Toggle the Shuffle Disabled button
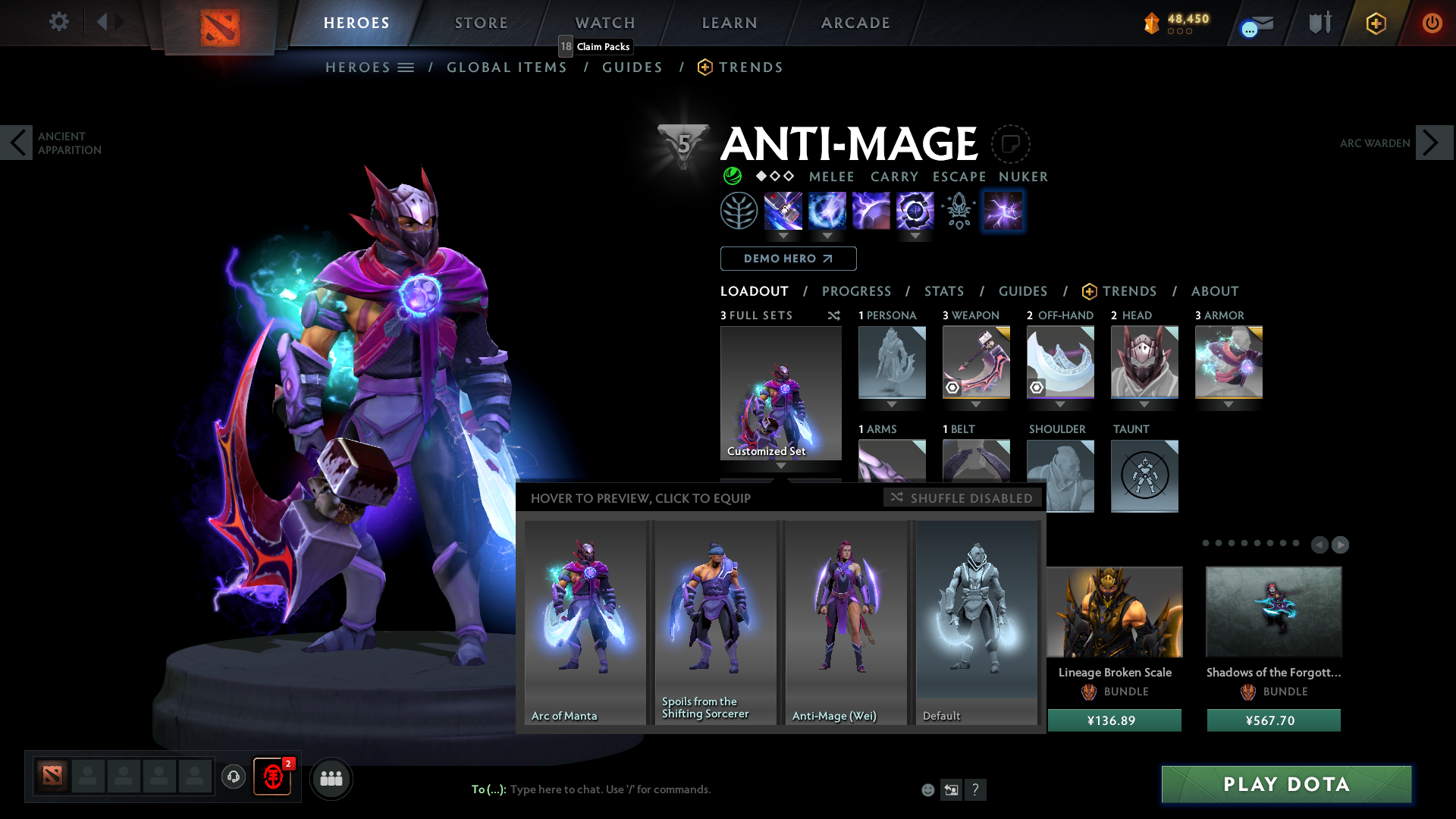 click(962, 498)
